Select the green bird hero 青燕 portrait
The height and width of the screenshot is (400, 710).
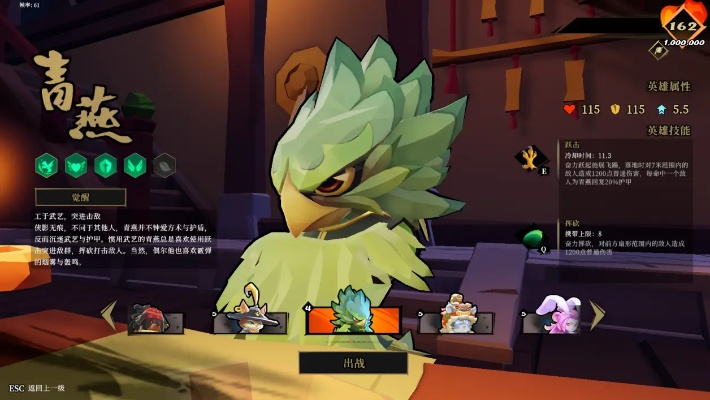click(x=353, y=319)
